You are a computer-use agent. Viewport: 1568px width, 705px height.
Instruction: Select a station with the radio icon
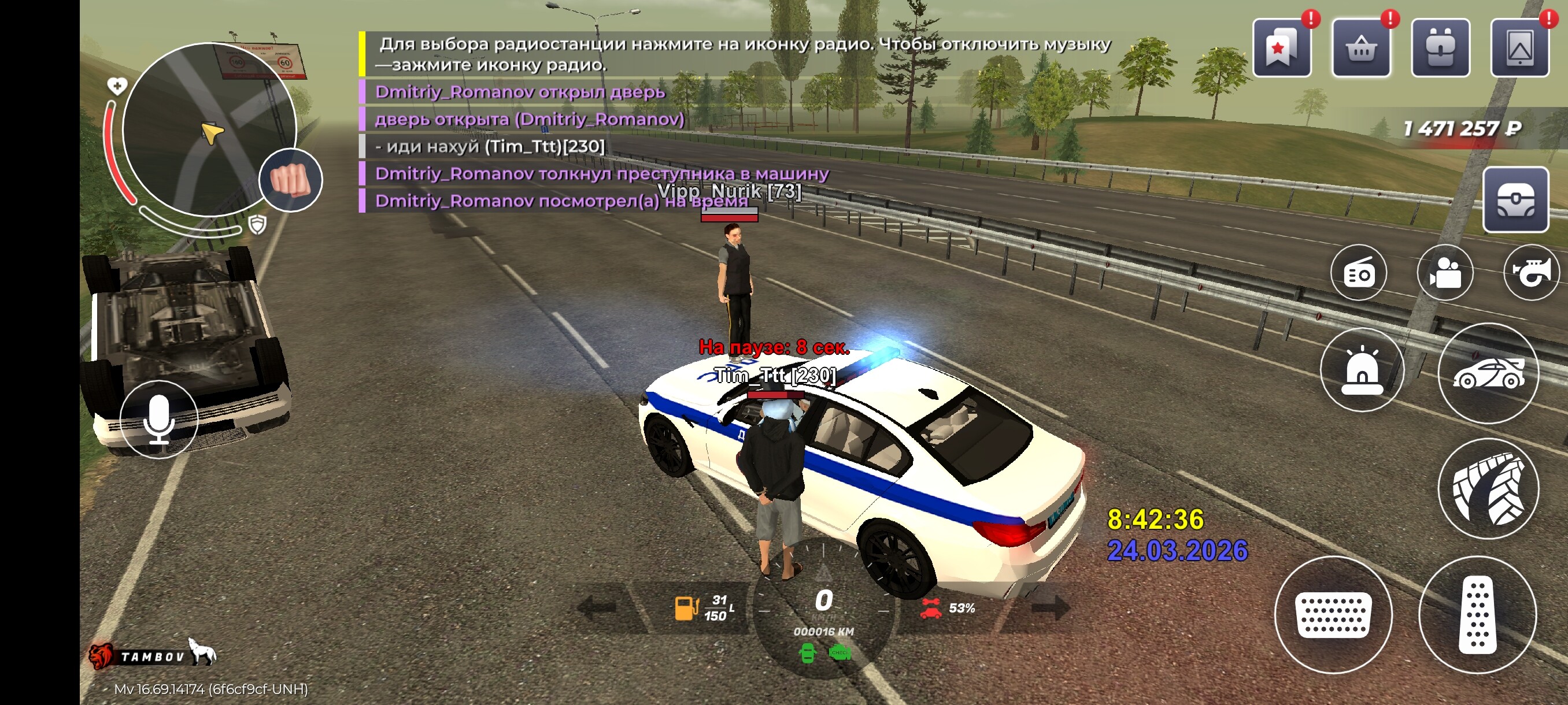tap(1358, 273)
